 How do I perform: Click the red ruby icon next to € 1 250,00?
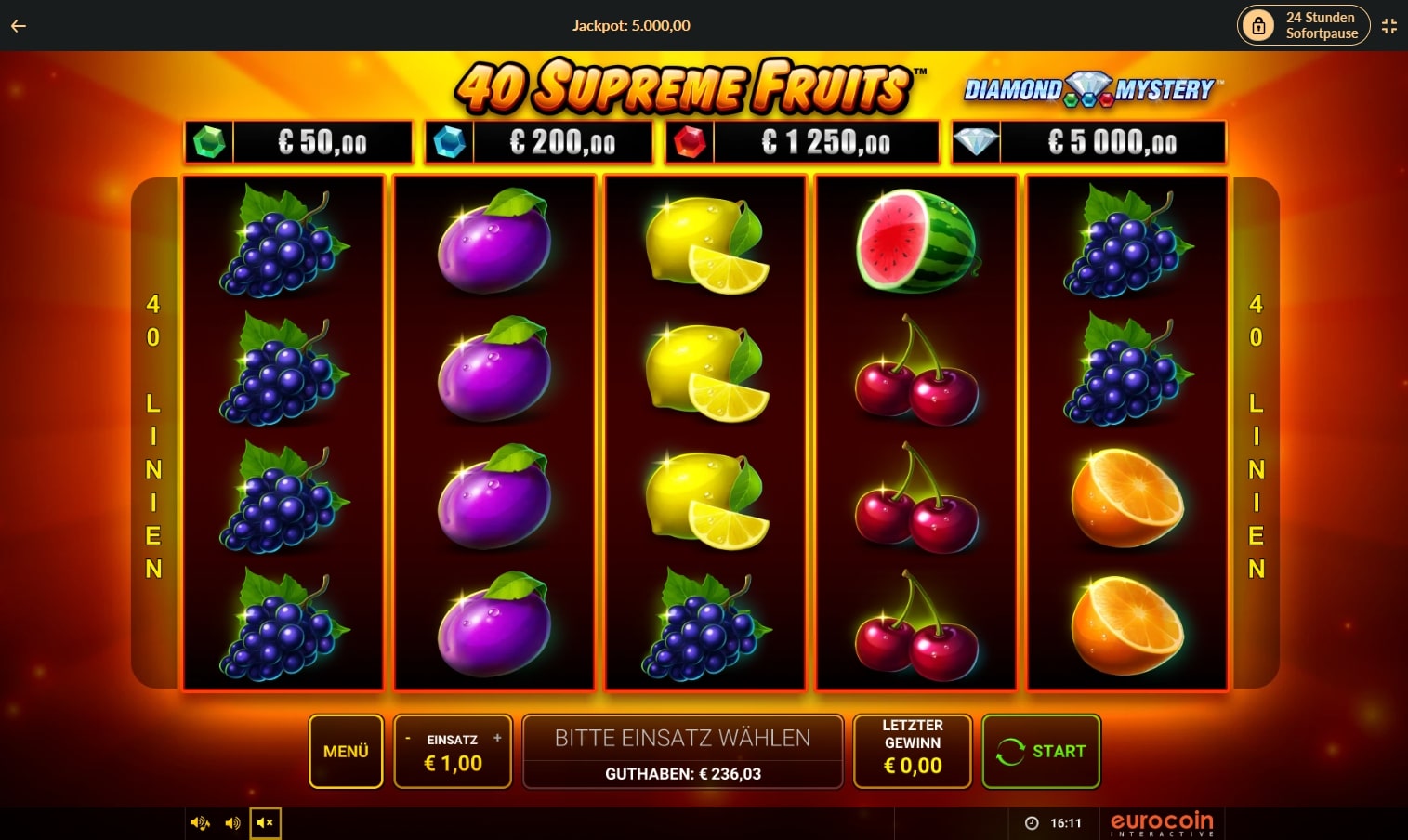click(690, 141)
